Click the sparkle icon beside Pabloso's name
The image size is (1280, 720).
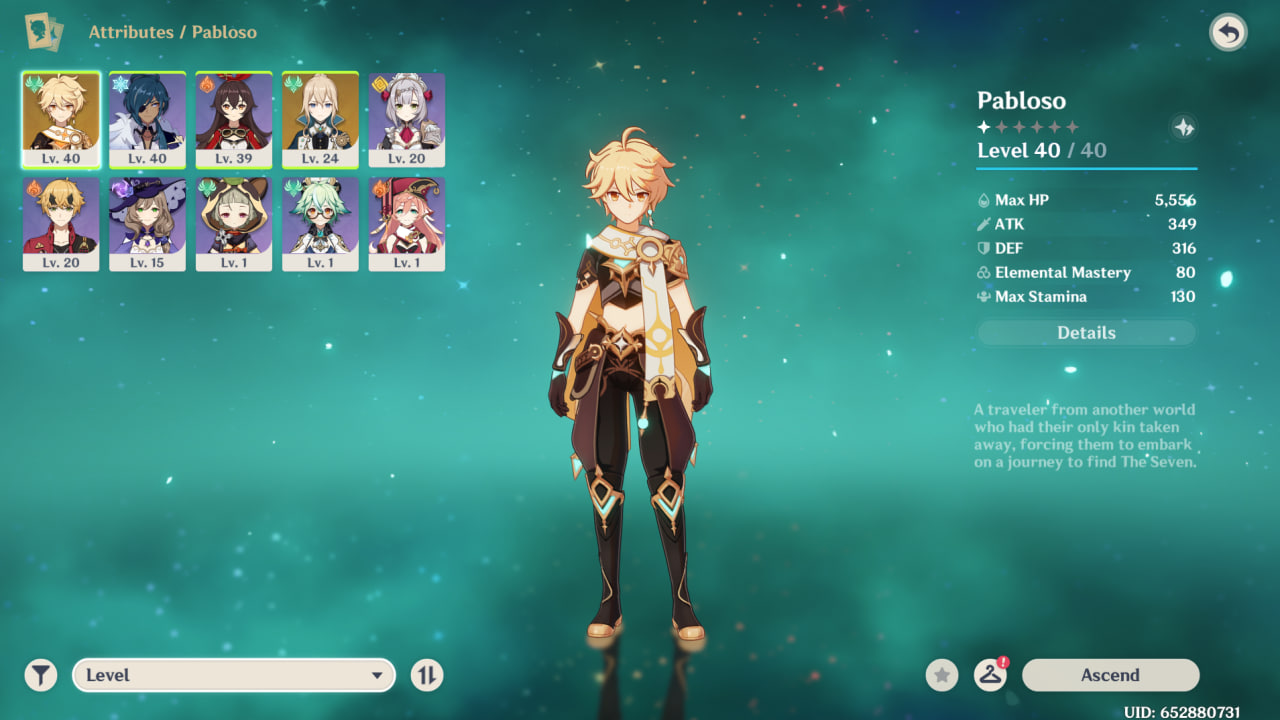coord(1183,127)
